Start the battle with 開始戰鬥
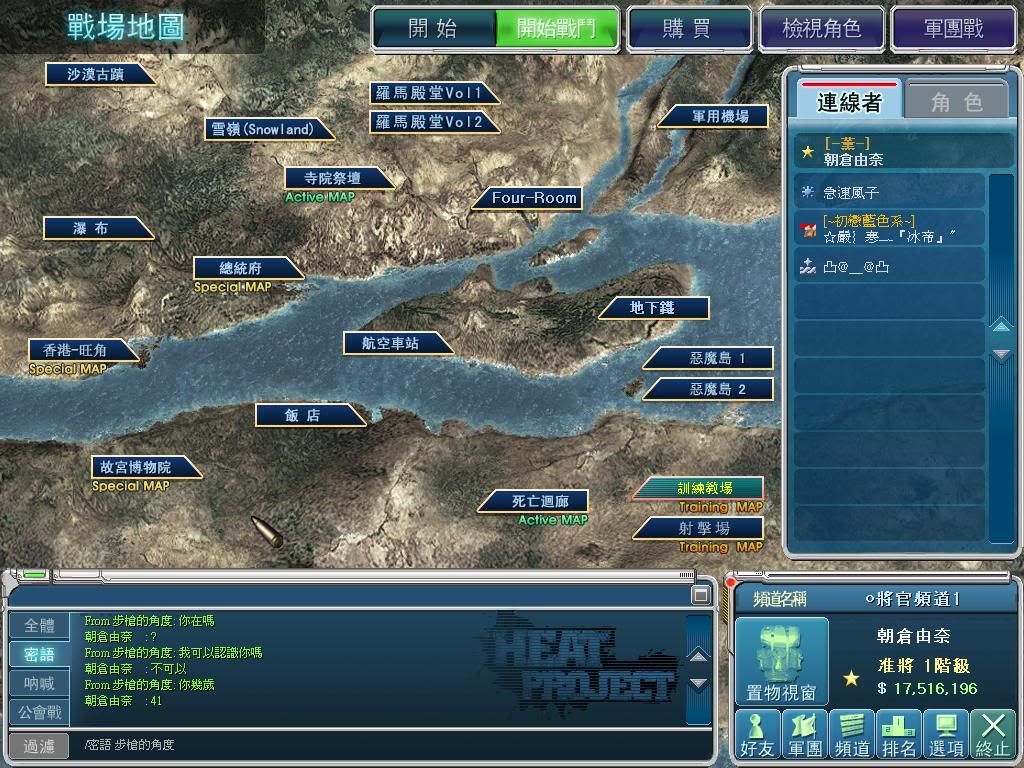 click(555, 28)
